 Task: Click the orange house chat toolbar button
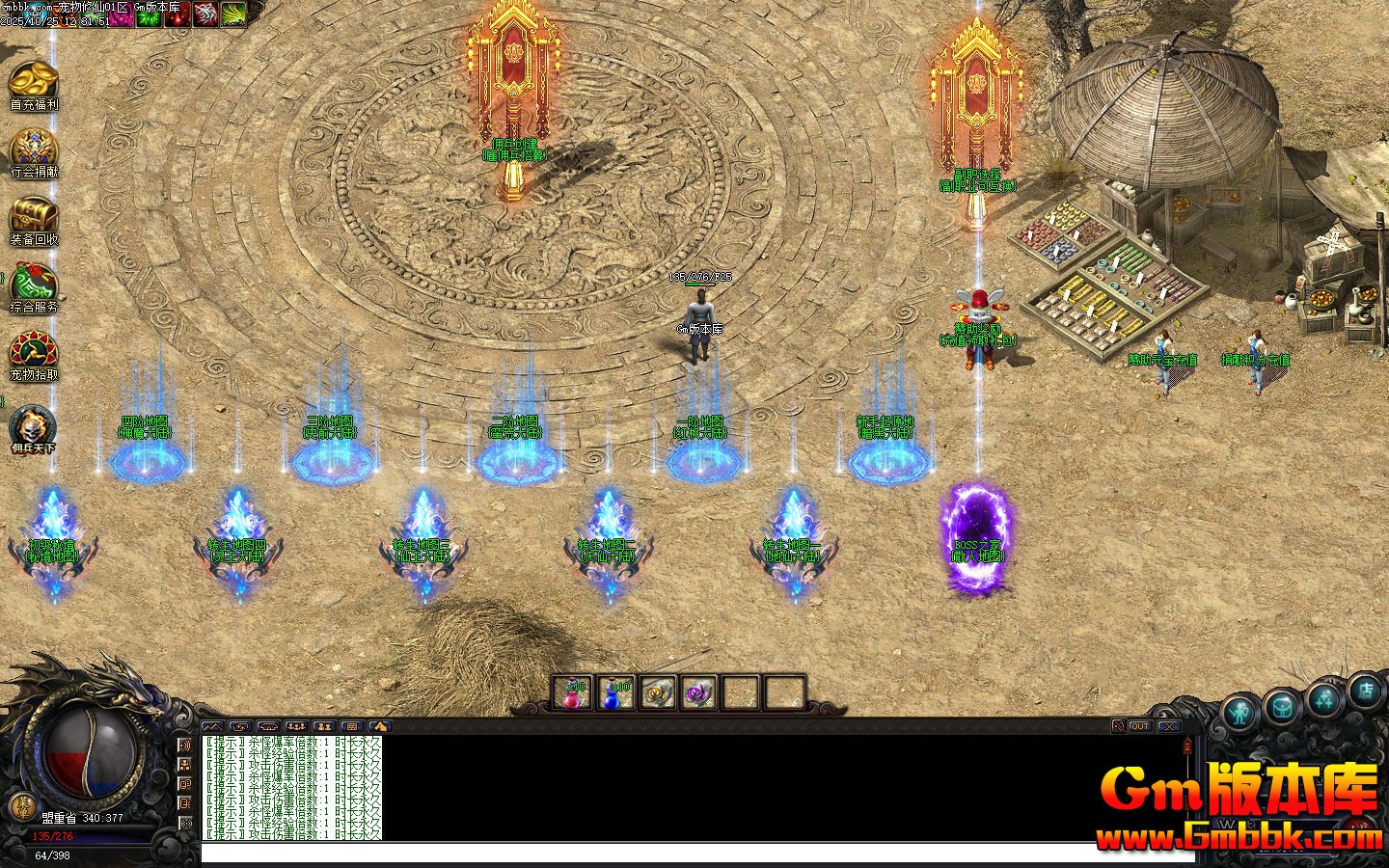tap(380, 726)
